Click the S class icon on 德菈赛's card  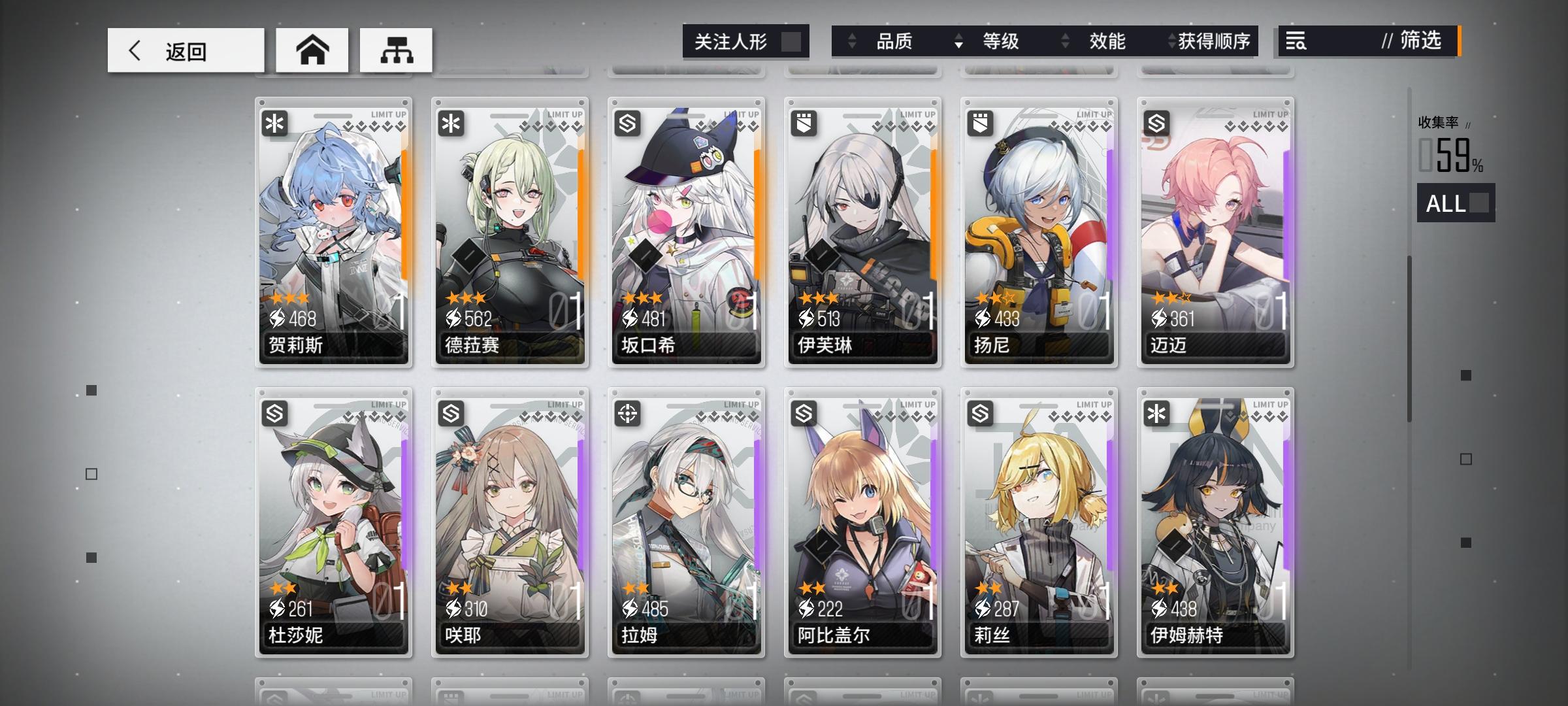tap(451, 123)
